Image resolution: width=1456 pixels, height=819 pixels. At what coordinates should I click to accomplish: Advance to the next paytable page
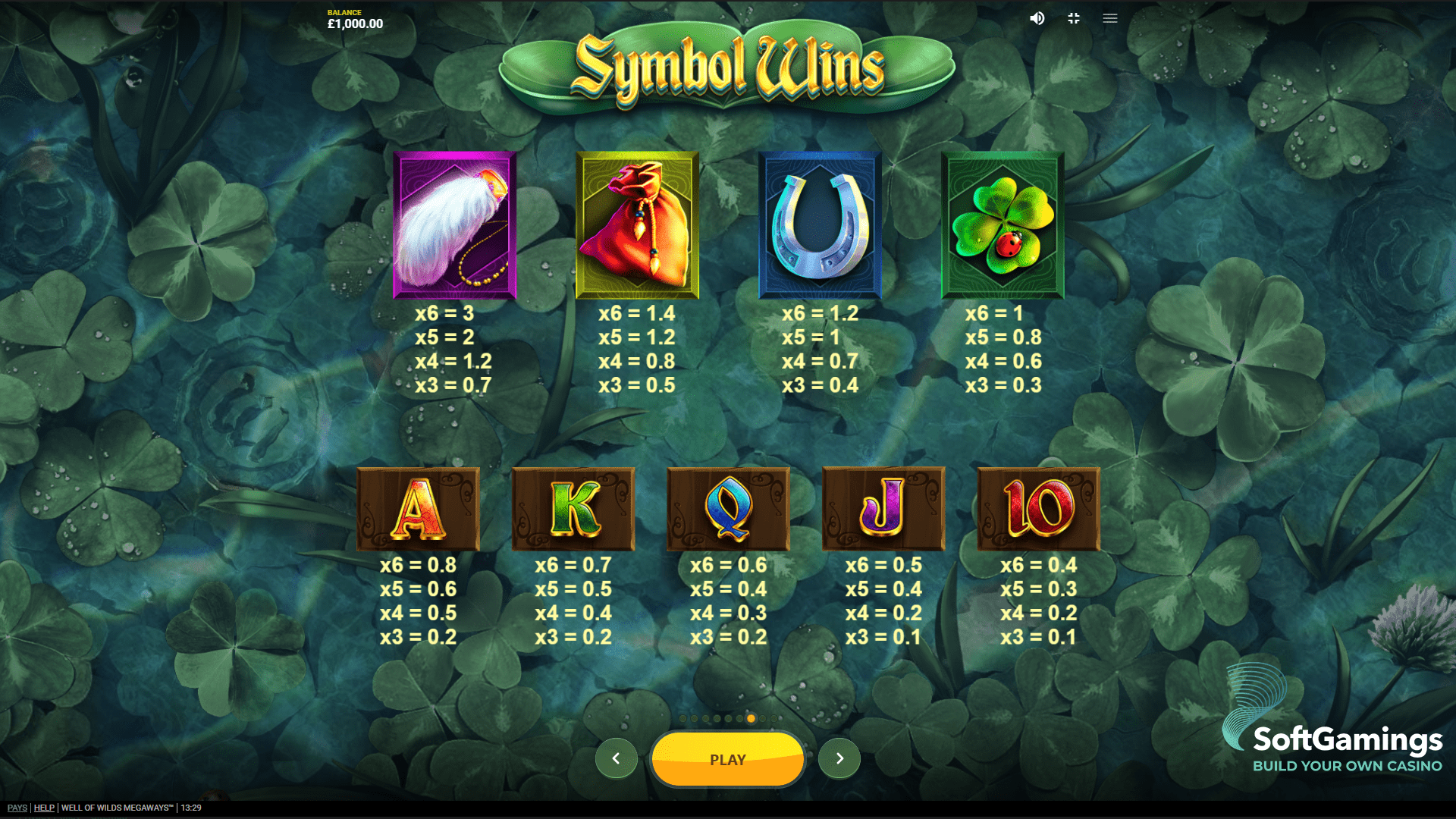click(839, 758)
